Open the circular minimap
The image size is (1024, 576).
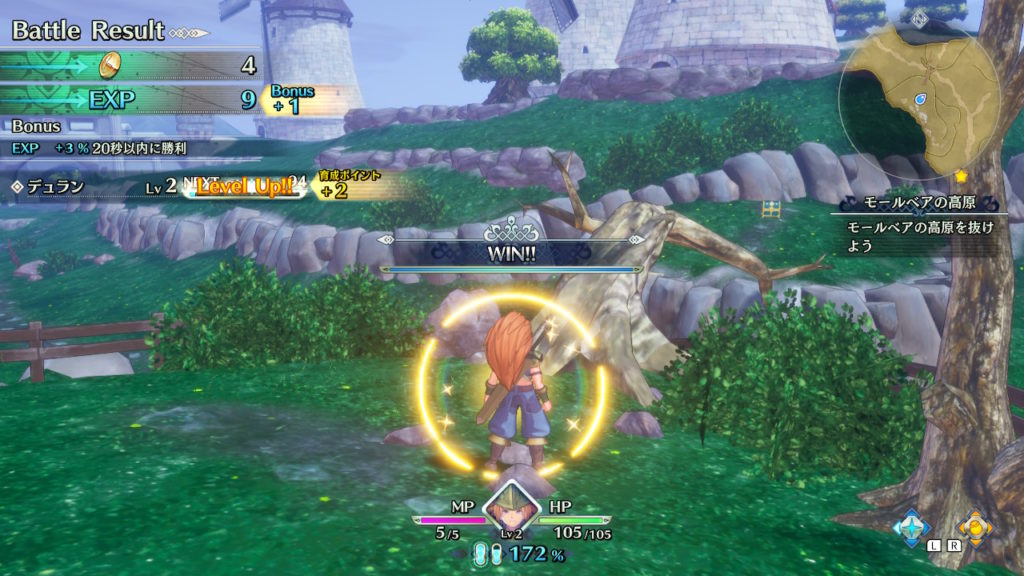921,99
